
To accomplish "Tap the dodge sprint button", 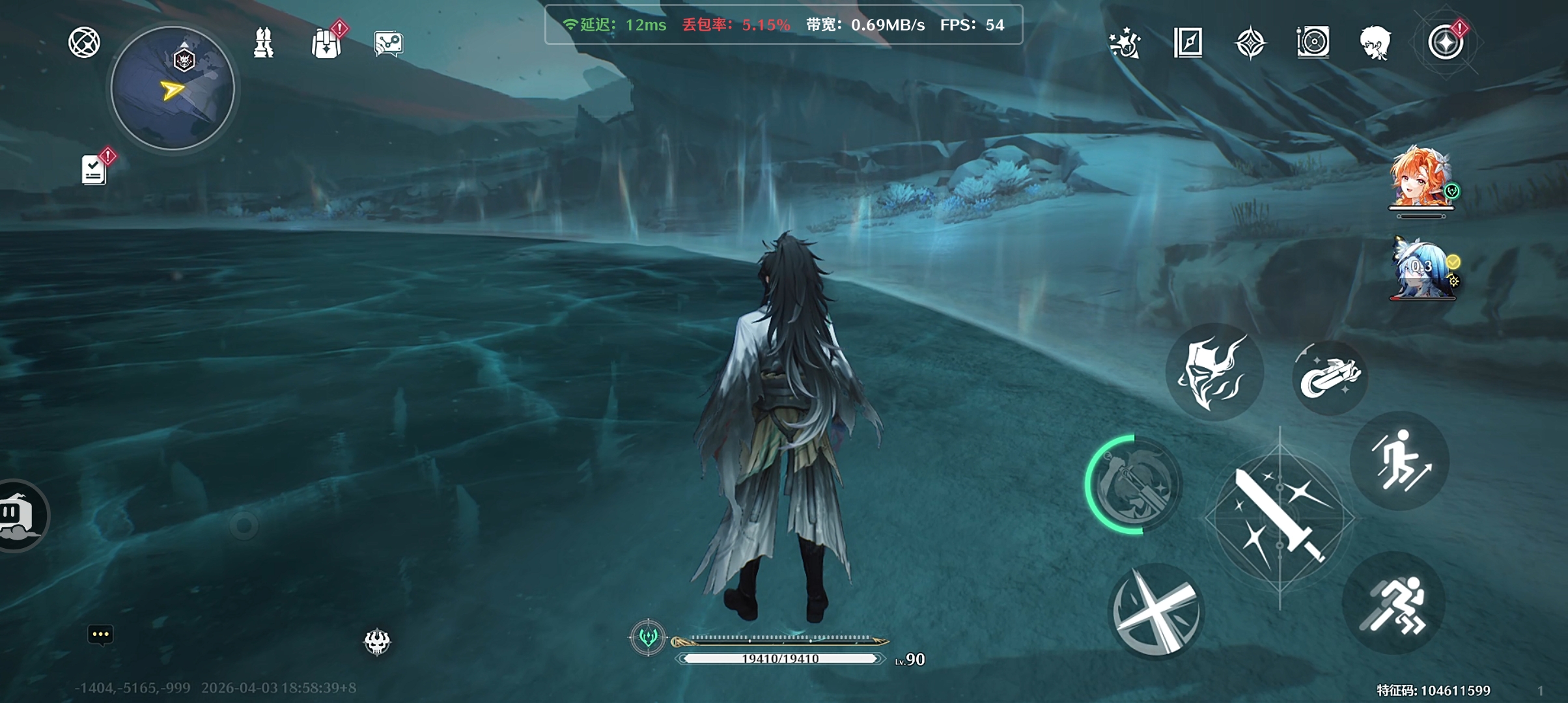I will coord(1394,604).
